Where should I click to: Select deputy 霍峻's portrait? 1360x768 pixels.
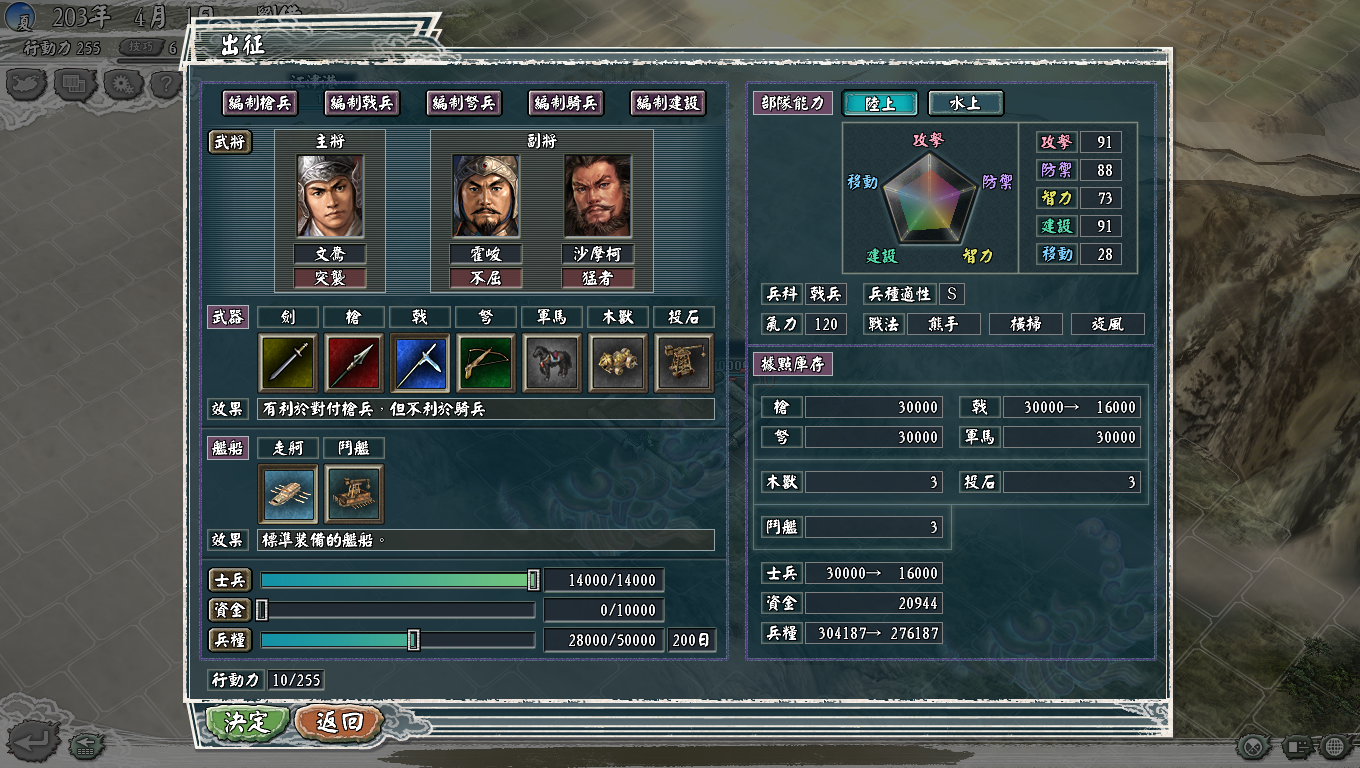486,196
